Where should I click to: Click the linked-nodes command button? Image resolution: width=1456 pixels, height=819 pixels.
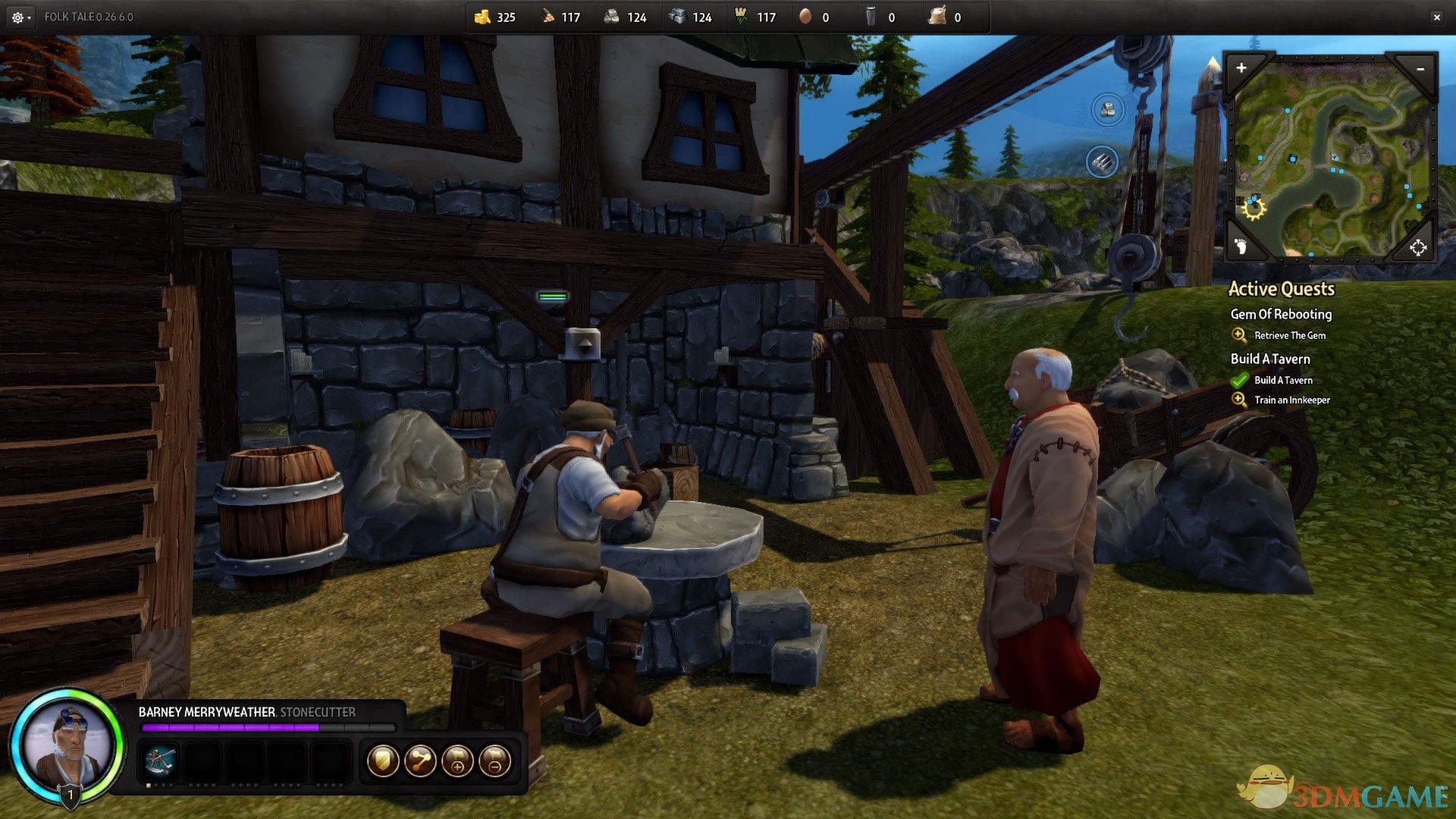(420, 761)
